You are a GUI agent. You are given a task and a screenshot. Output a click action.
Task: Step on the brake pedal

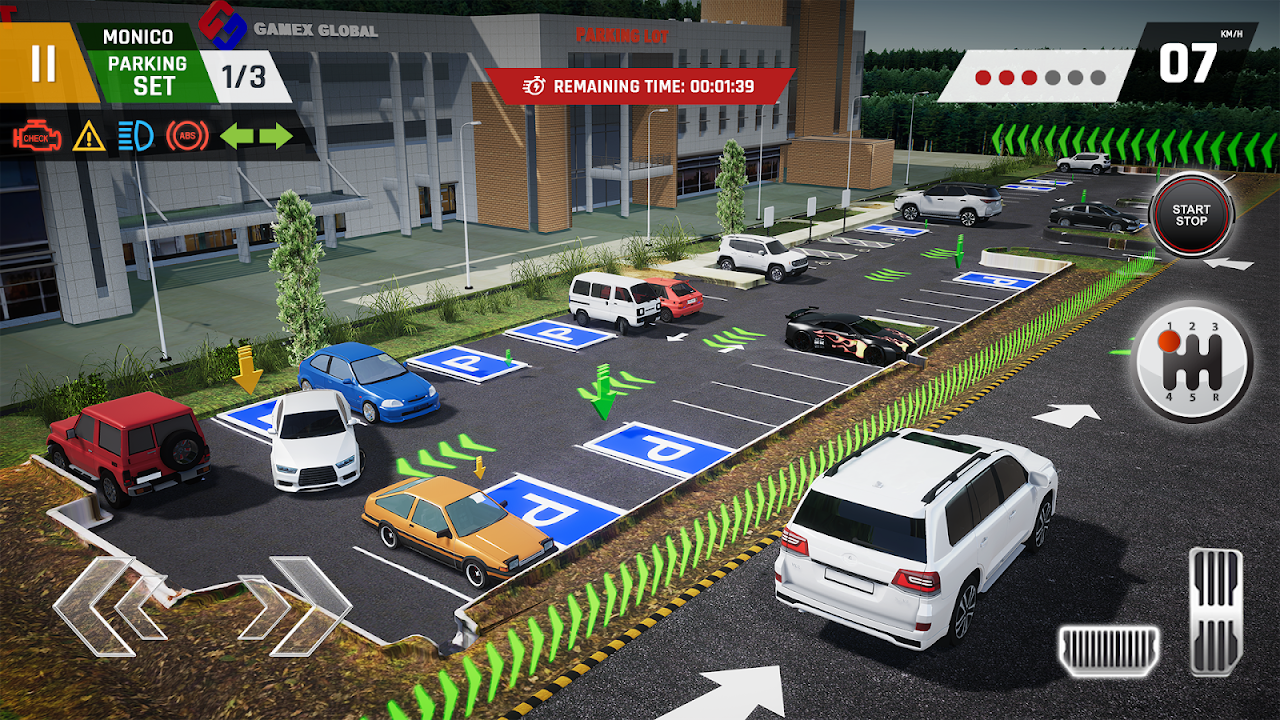[x=1109, y=651]
